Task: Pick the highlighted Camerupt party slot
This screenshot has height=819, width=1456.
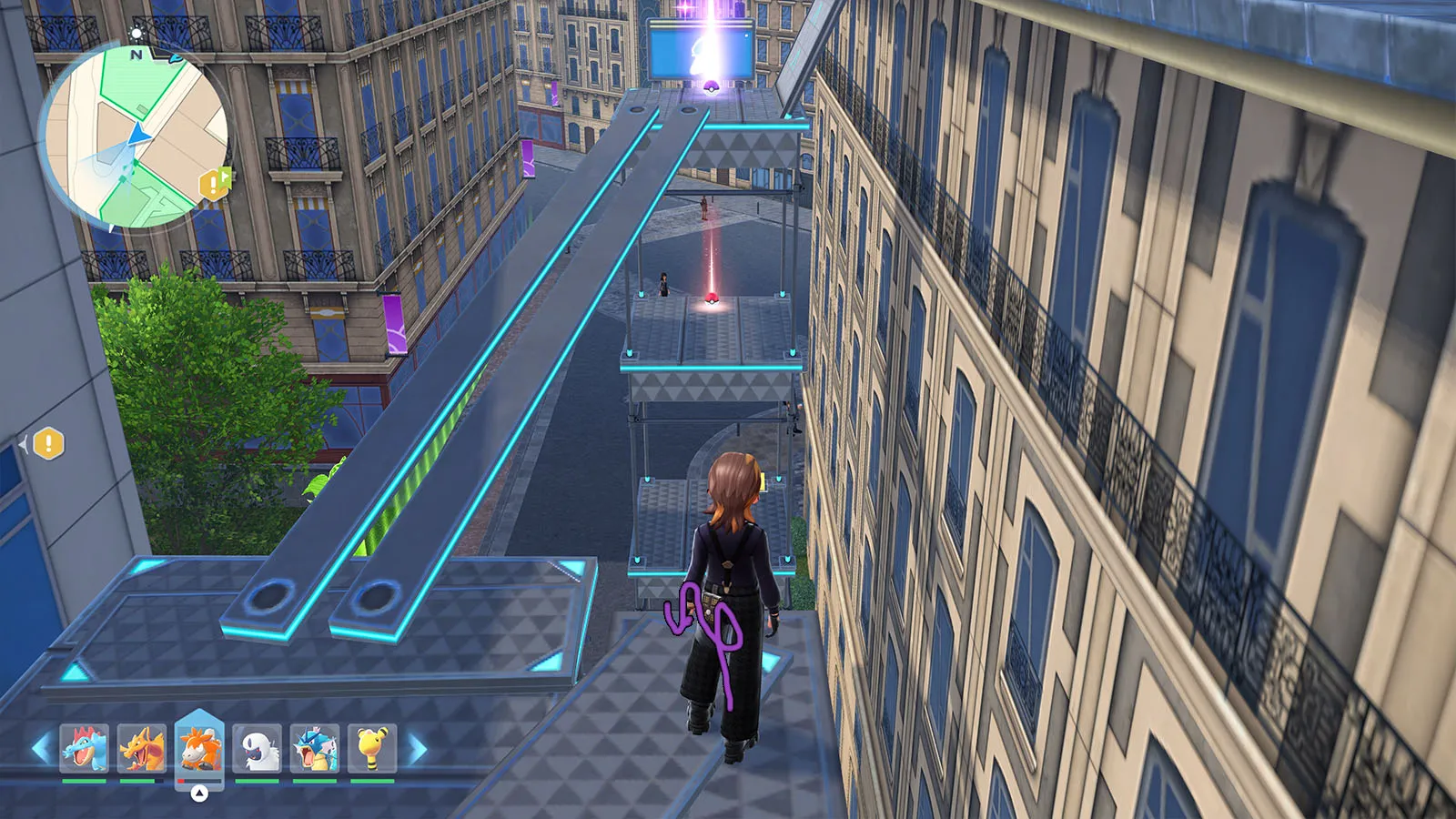Action: pyautogui.click(x=199, y=748)
